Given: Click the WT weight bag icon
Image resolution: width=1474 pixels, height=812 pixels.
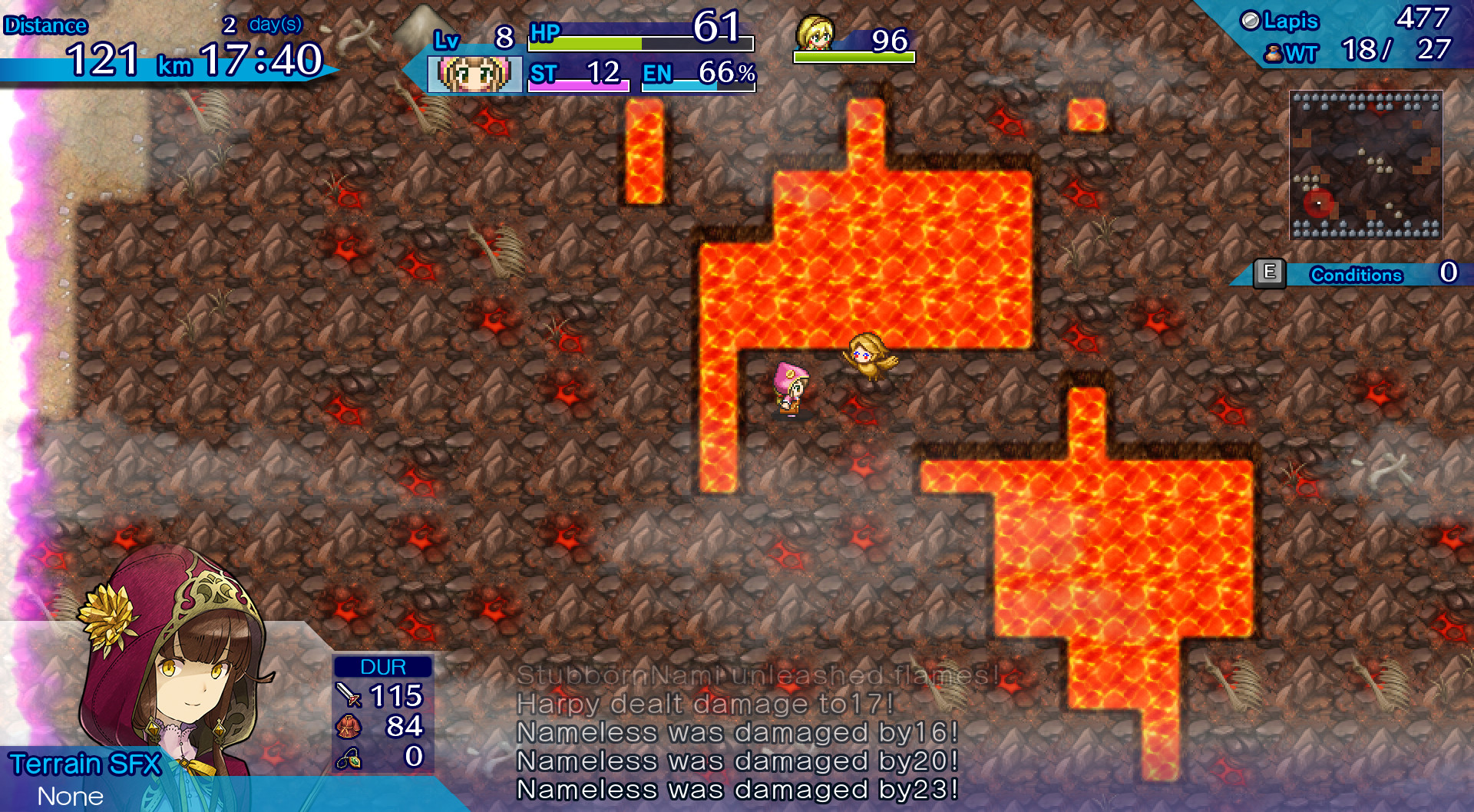Looking at the screenshot, I should click(x=1274, y=54).
